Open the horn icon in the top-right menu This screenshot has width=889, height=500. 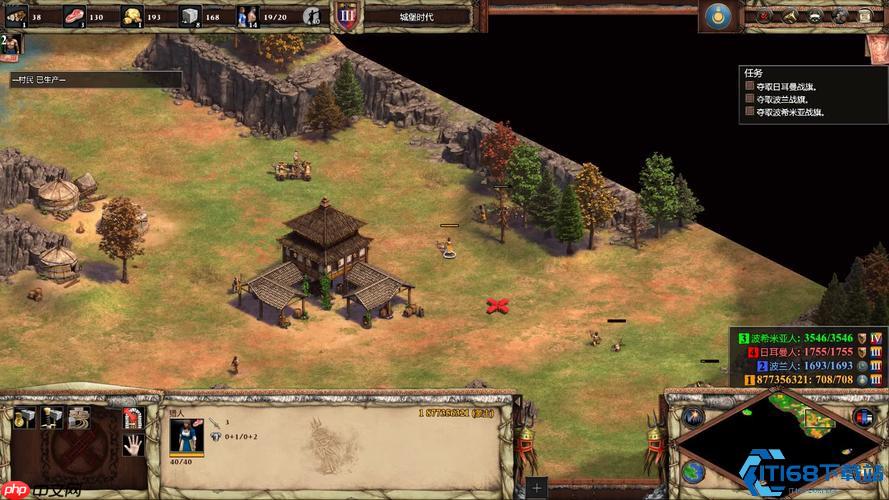tap(790, 16)
